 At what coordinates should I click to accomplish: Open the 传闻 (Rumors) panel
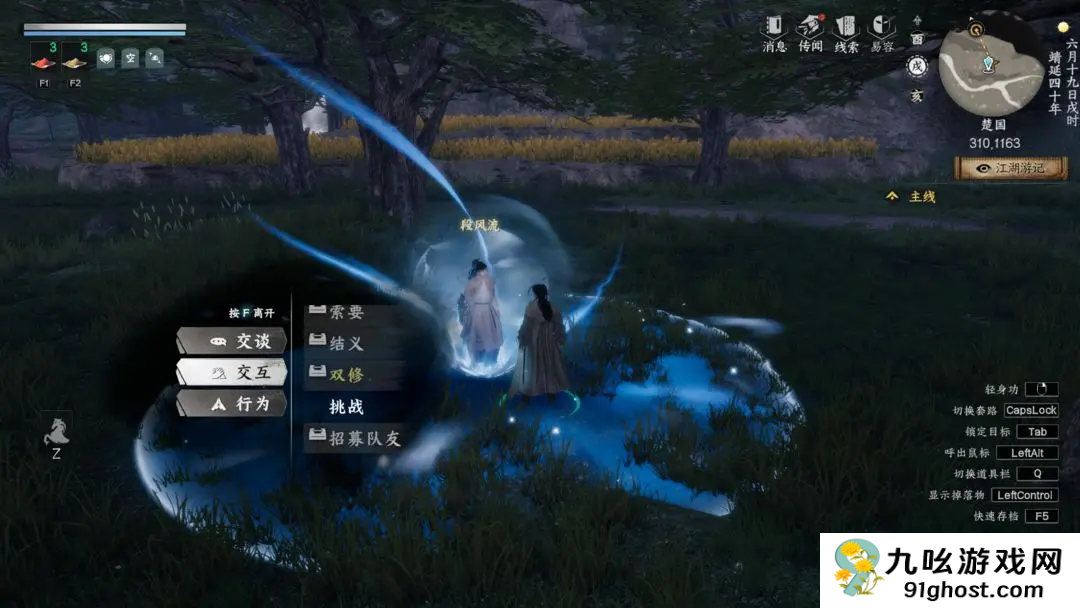pyautogui.click(x=810, y=32)
